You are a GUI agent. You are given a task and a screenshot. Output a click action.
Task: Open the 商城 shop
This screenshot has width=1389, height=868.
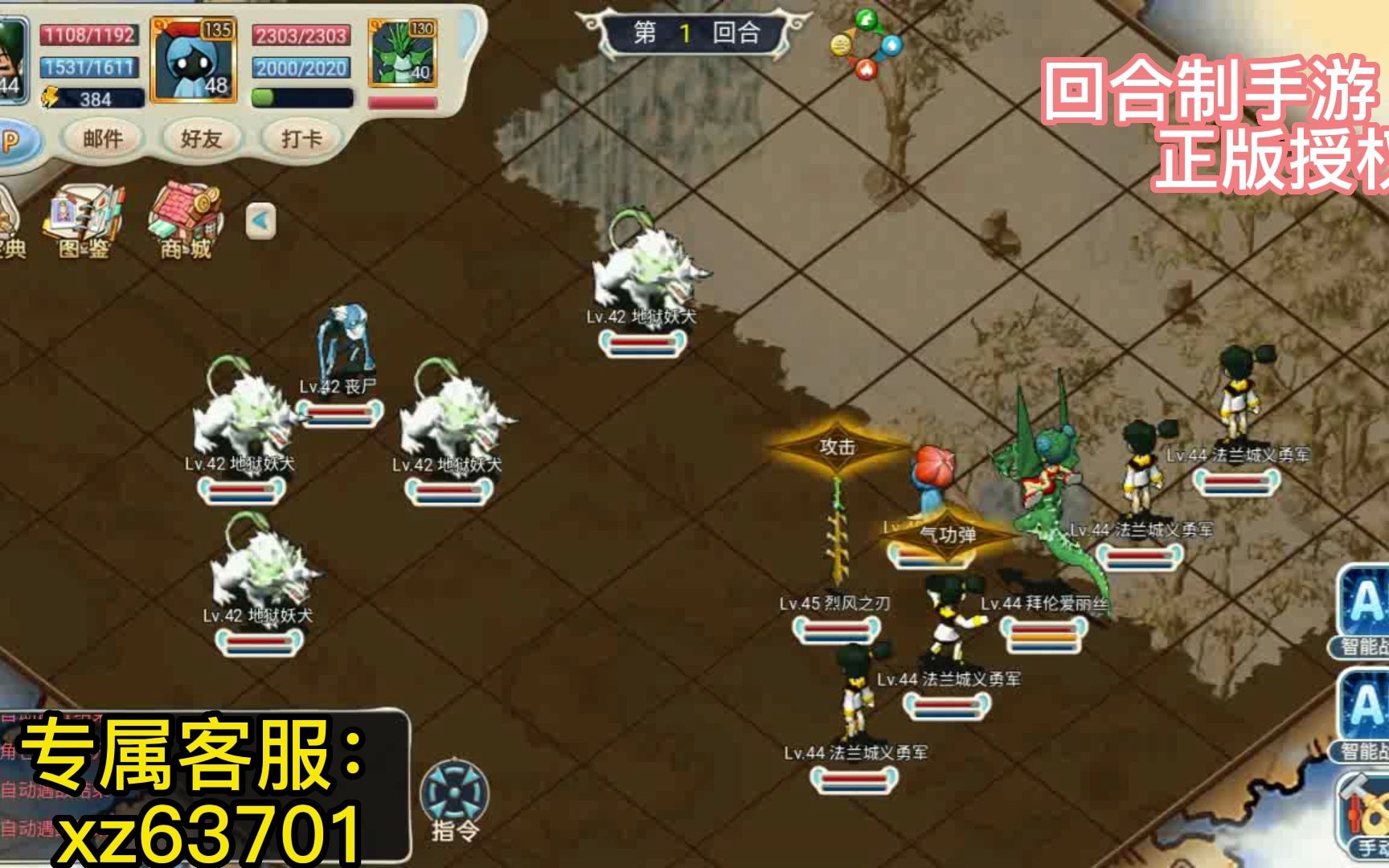pos(186,221)
